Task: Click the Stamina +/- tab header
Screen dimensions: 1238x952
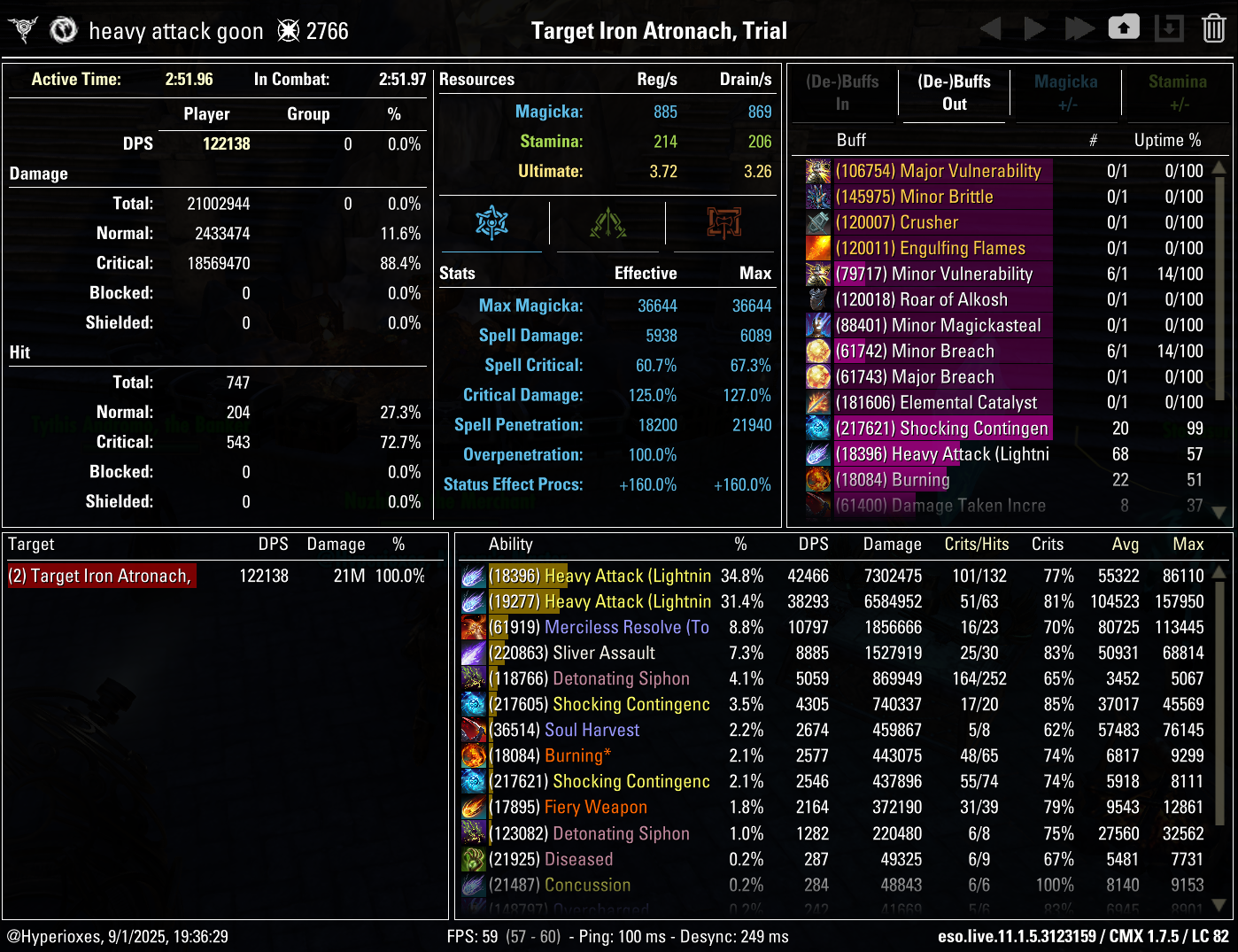Action: click(x=1178, y=93)
